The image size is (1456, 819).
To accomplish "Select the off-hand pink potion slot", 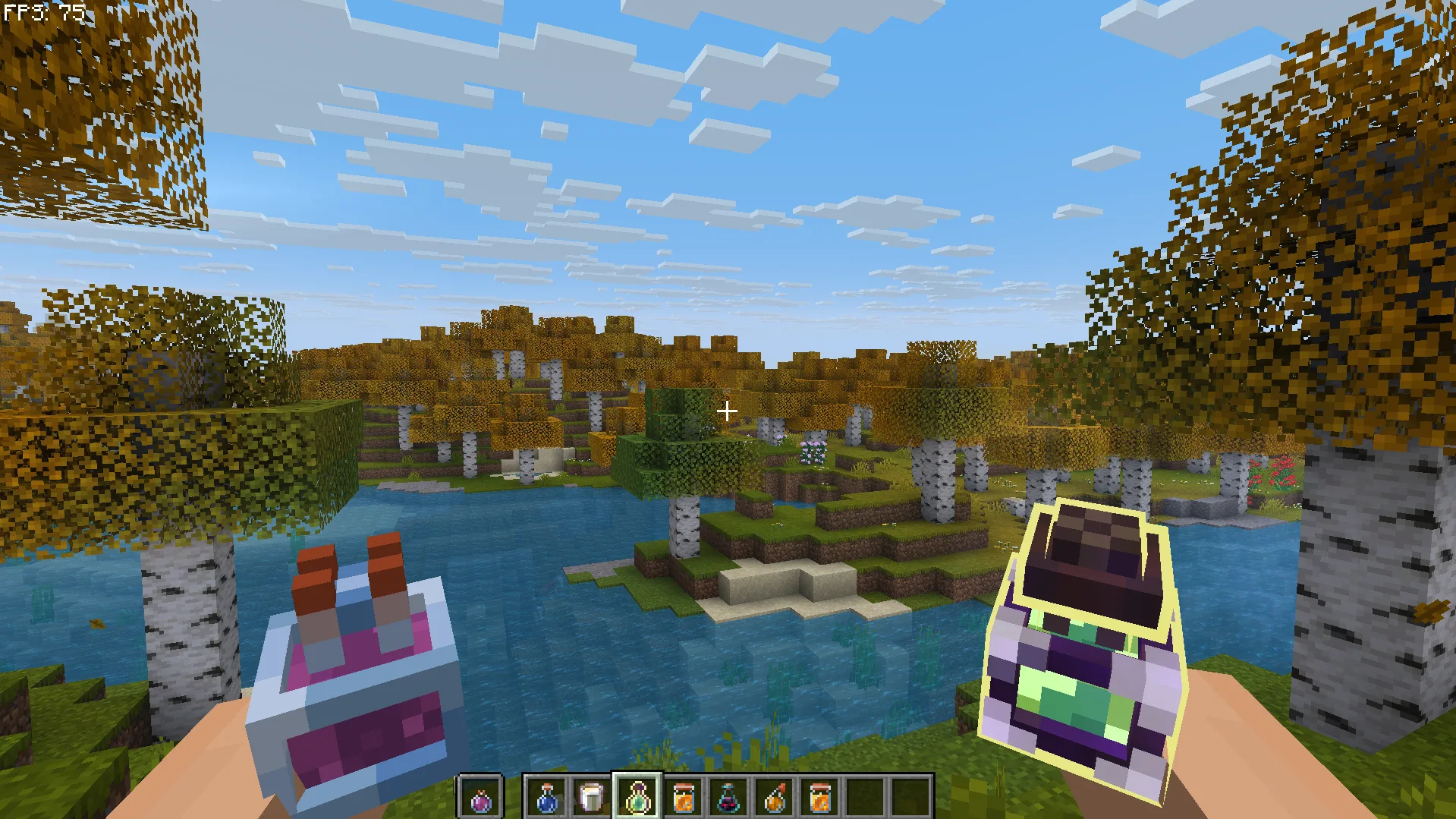I will point(481,798).
